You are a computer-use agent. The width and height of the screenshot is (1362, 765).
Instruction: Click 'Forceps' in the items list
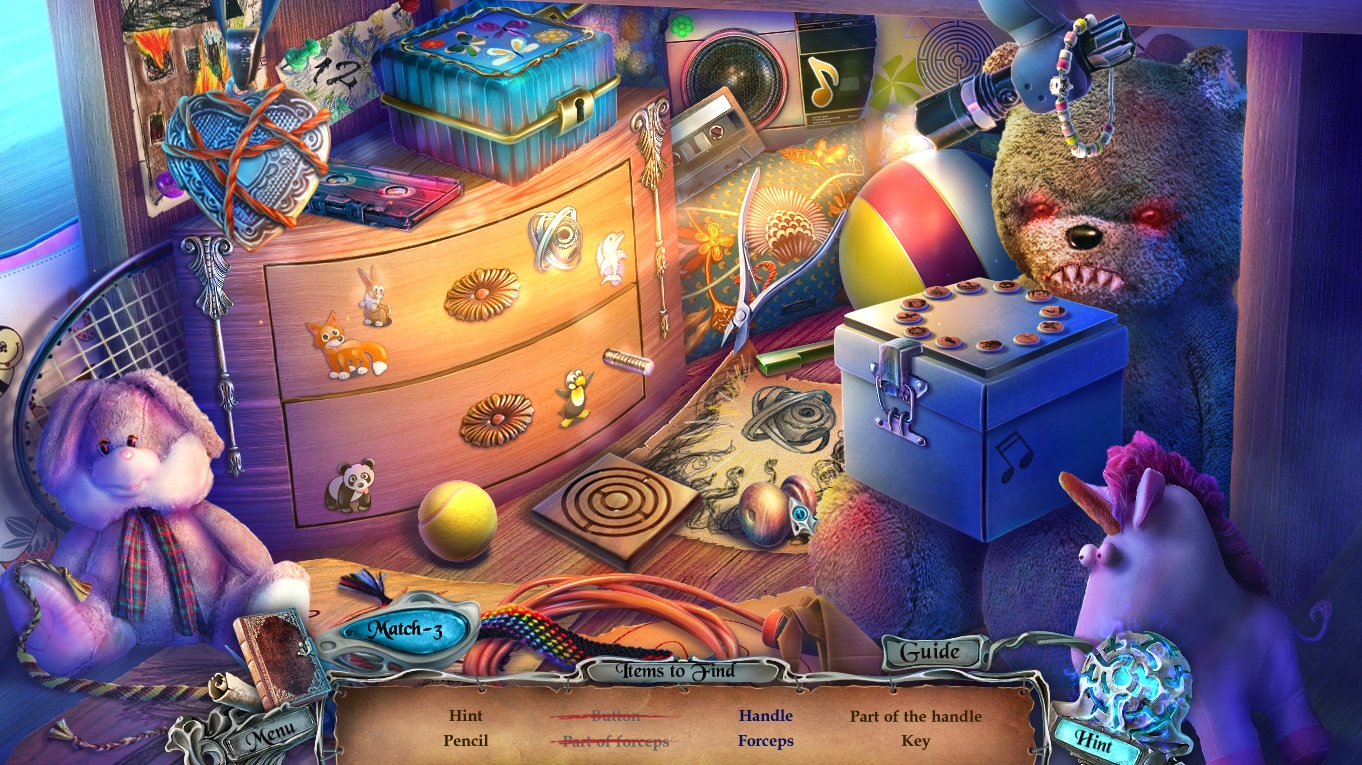766,741
